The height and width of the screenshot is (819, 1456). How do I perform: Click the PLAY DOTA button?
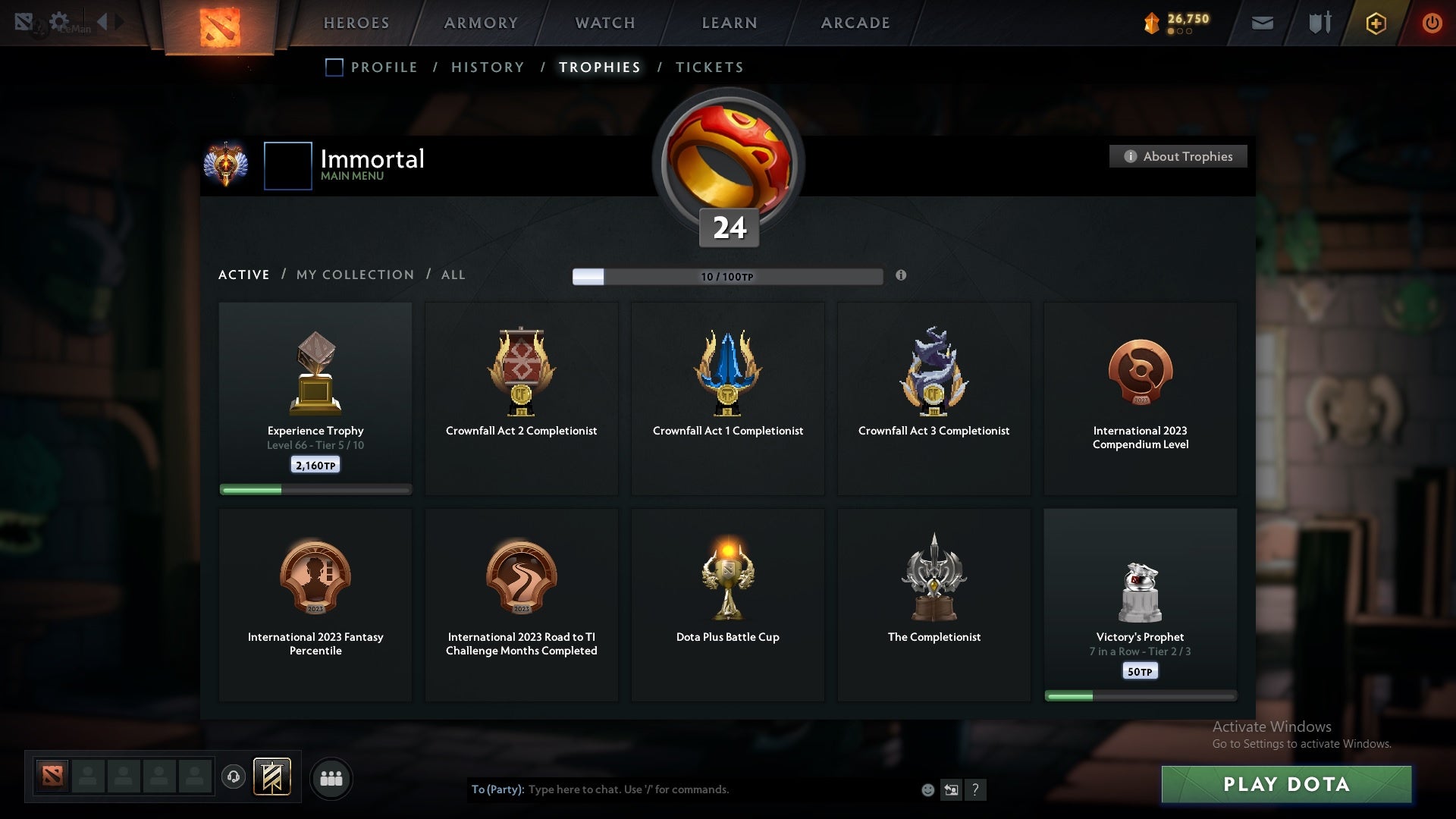click(1285, 785)
